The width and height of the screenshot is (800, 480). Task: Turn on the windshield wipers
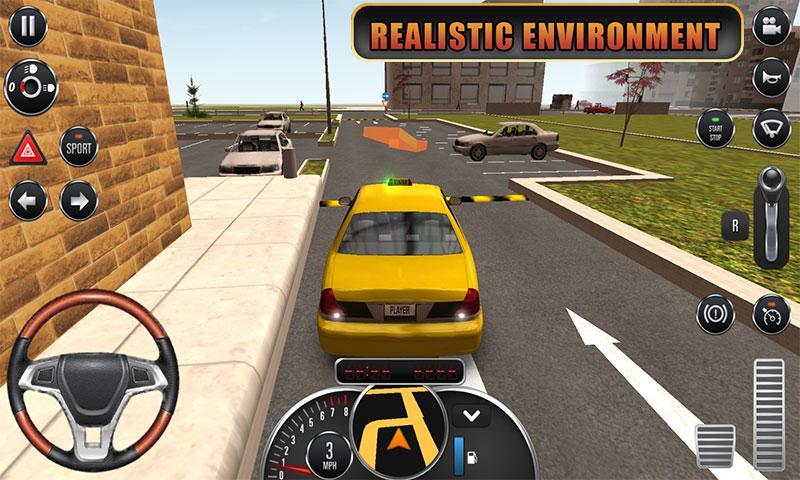(x=771, y=128)
